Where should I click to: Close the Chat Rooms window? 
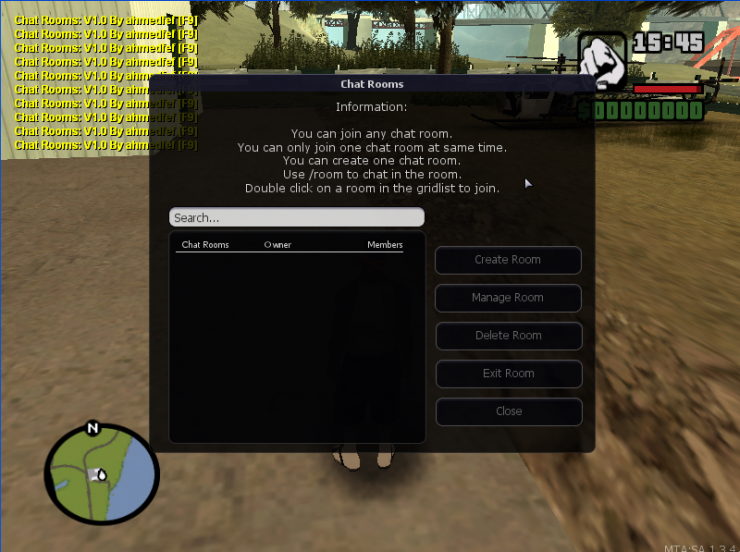508,412
